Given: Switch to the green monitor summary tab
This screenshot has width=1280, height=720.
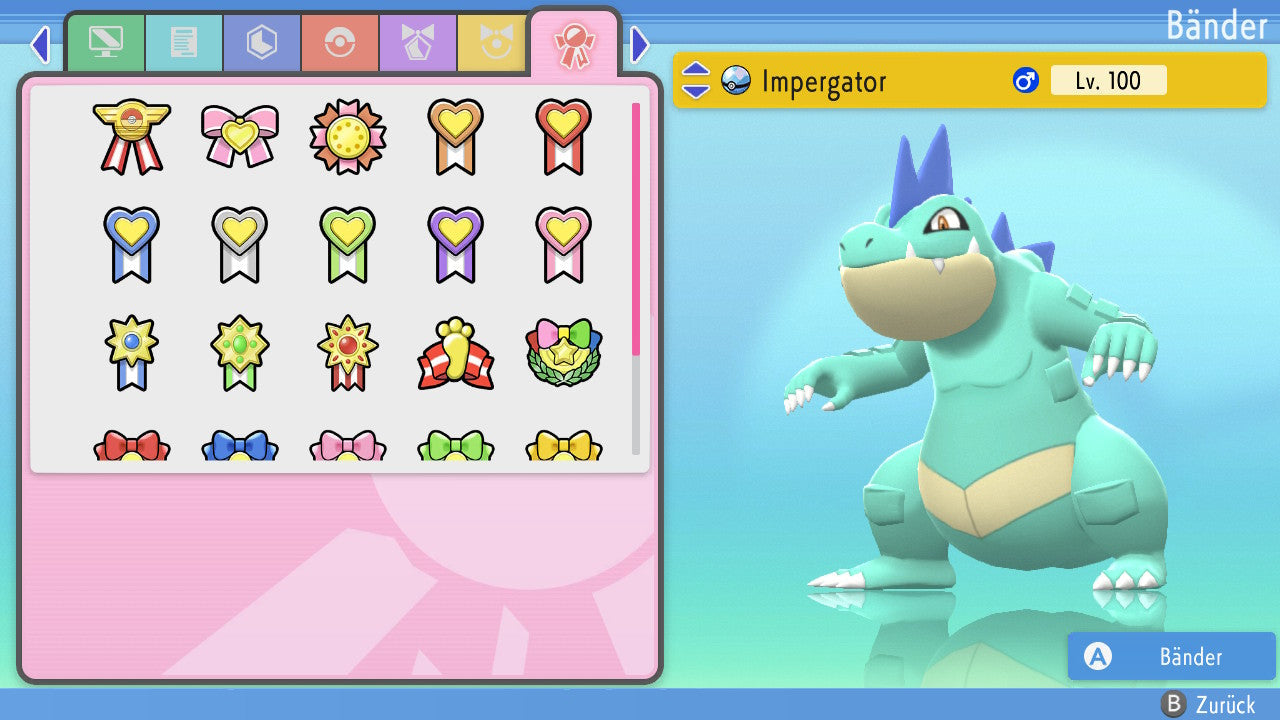Looking at the screenshot, I should [x=106, y=43].
